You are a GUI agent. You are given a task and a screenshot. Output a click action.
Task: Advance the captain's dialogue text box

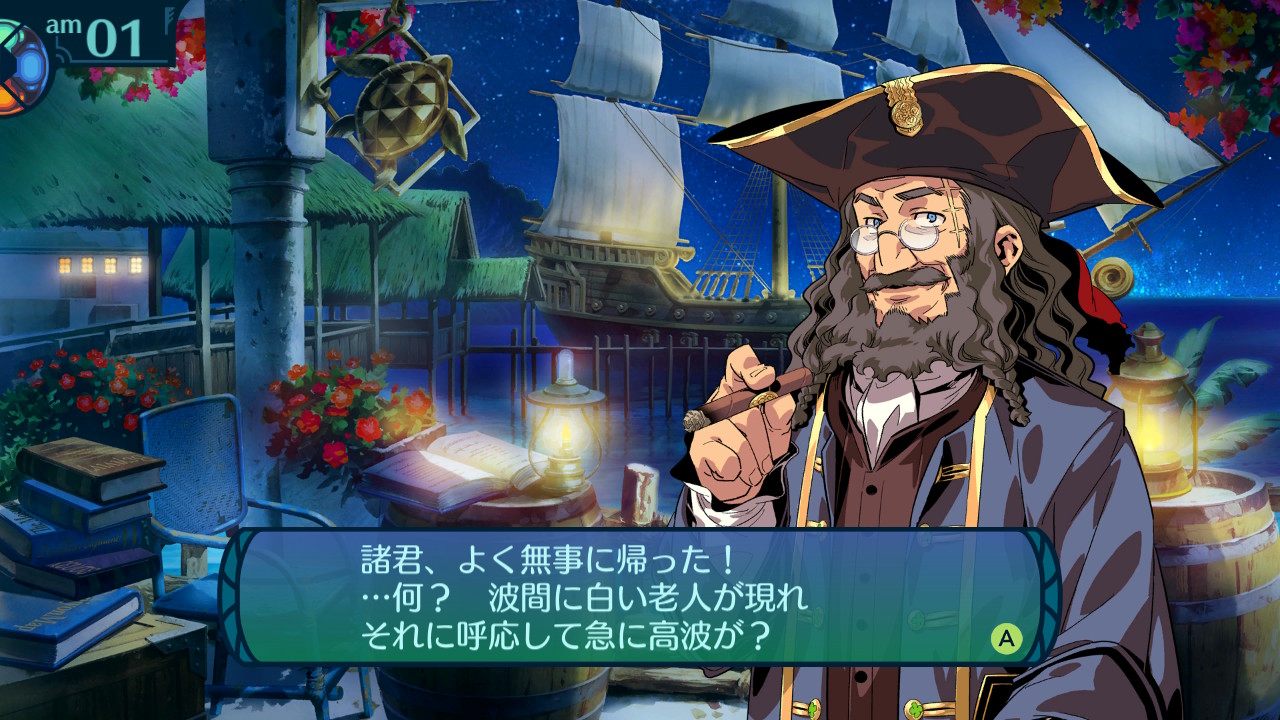point(1006,638)
